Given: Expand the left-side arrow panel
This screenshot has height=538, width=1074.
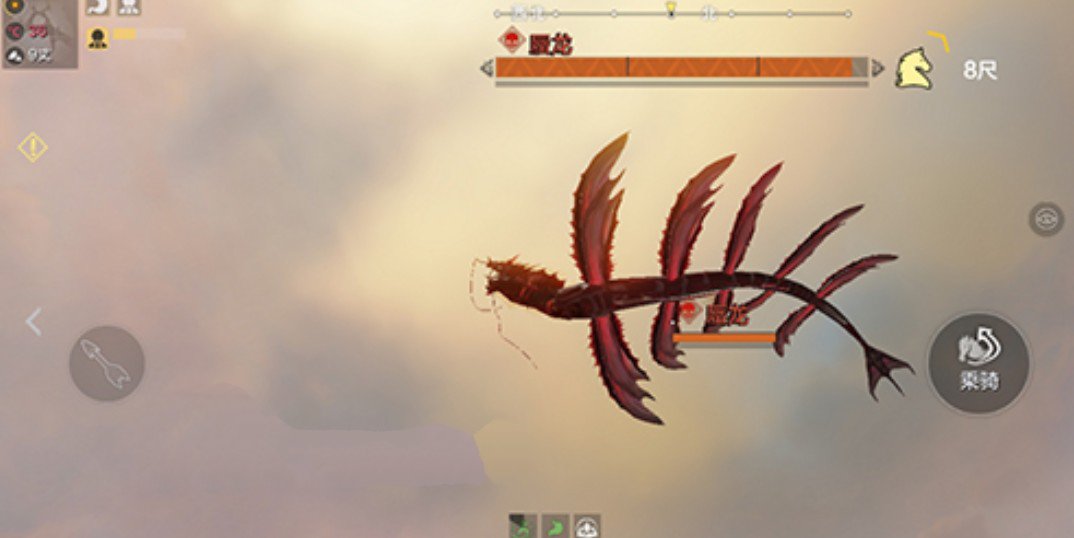Looking at the screenshot, I should click(x=34, y=322).
